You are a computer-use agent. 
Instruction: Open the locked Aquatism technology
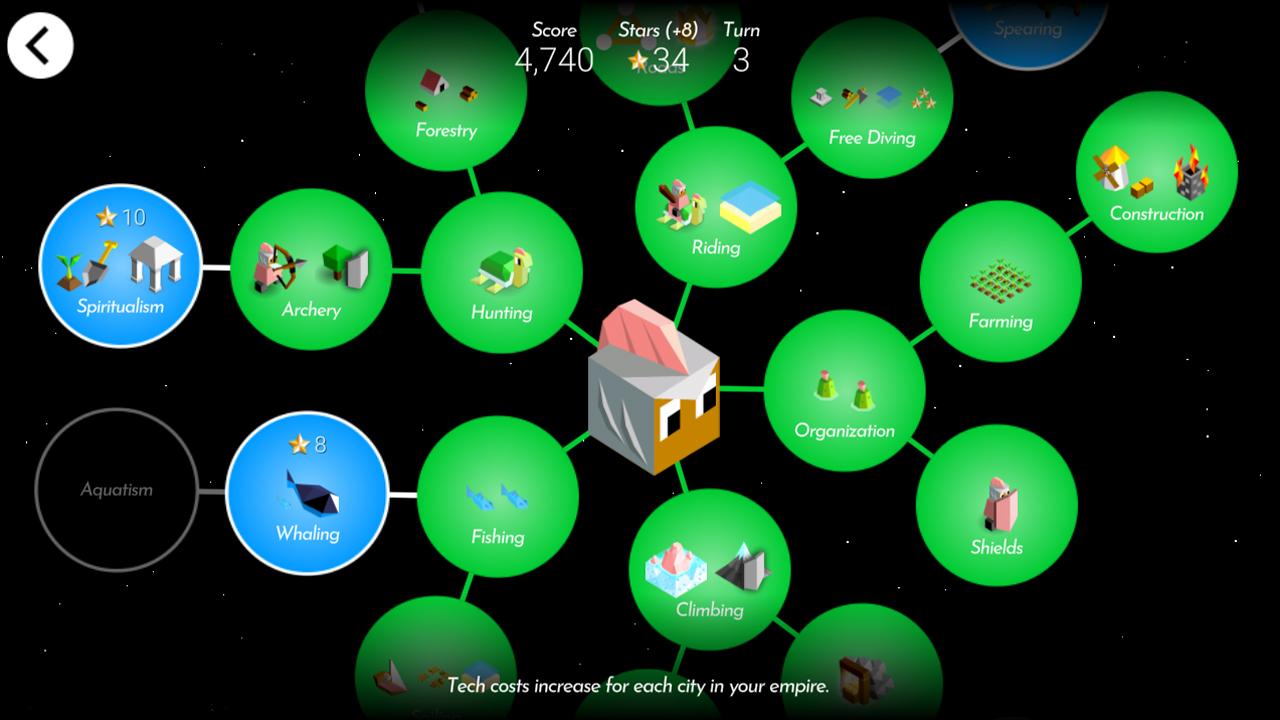115,490
